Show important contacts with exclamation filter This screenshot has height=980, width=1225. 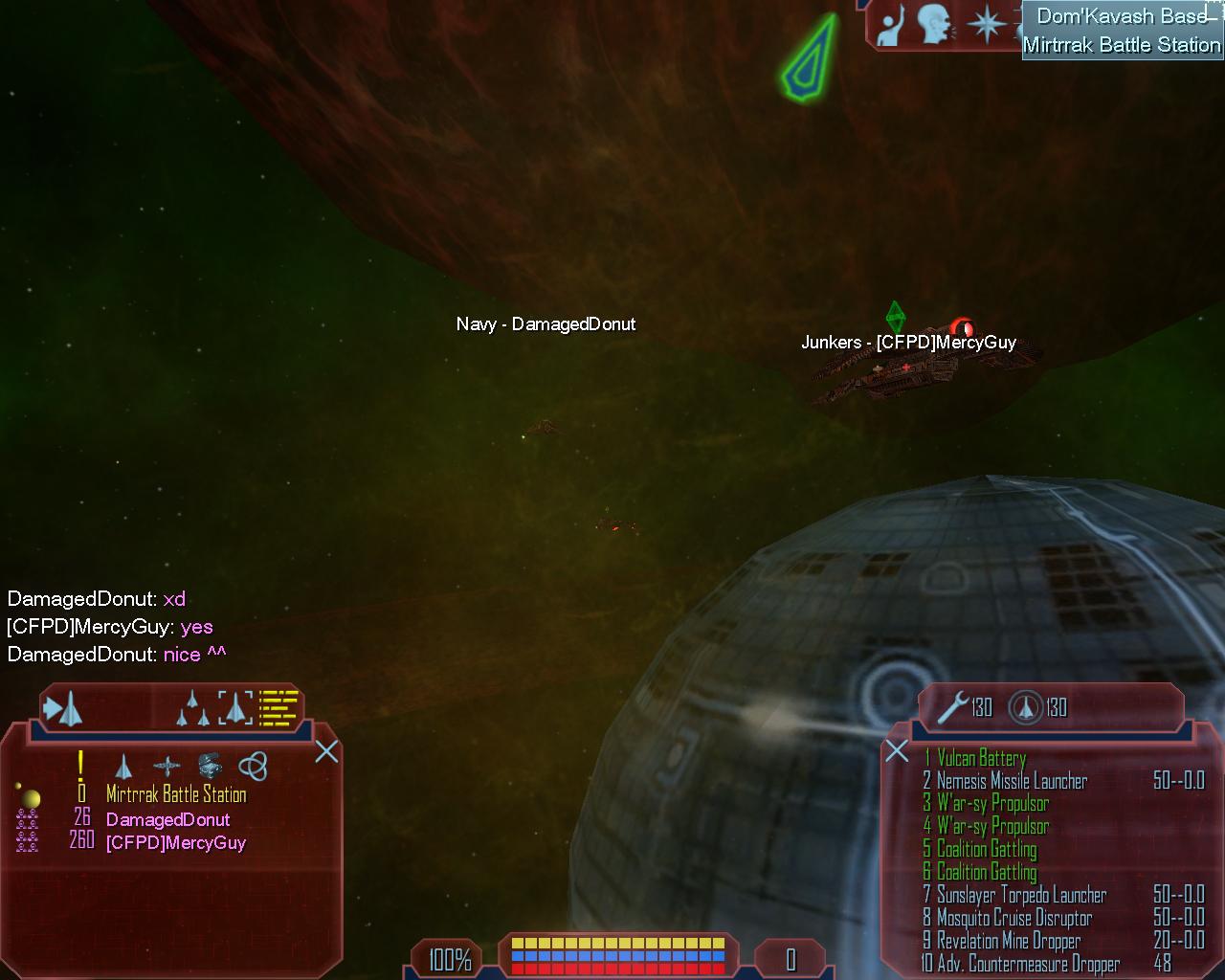[x=81, y=766]
